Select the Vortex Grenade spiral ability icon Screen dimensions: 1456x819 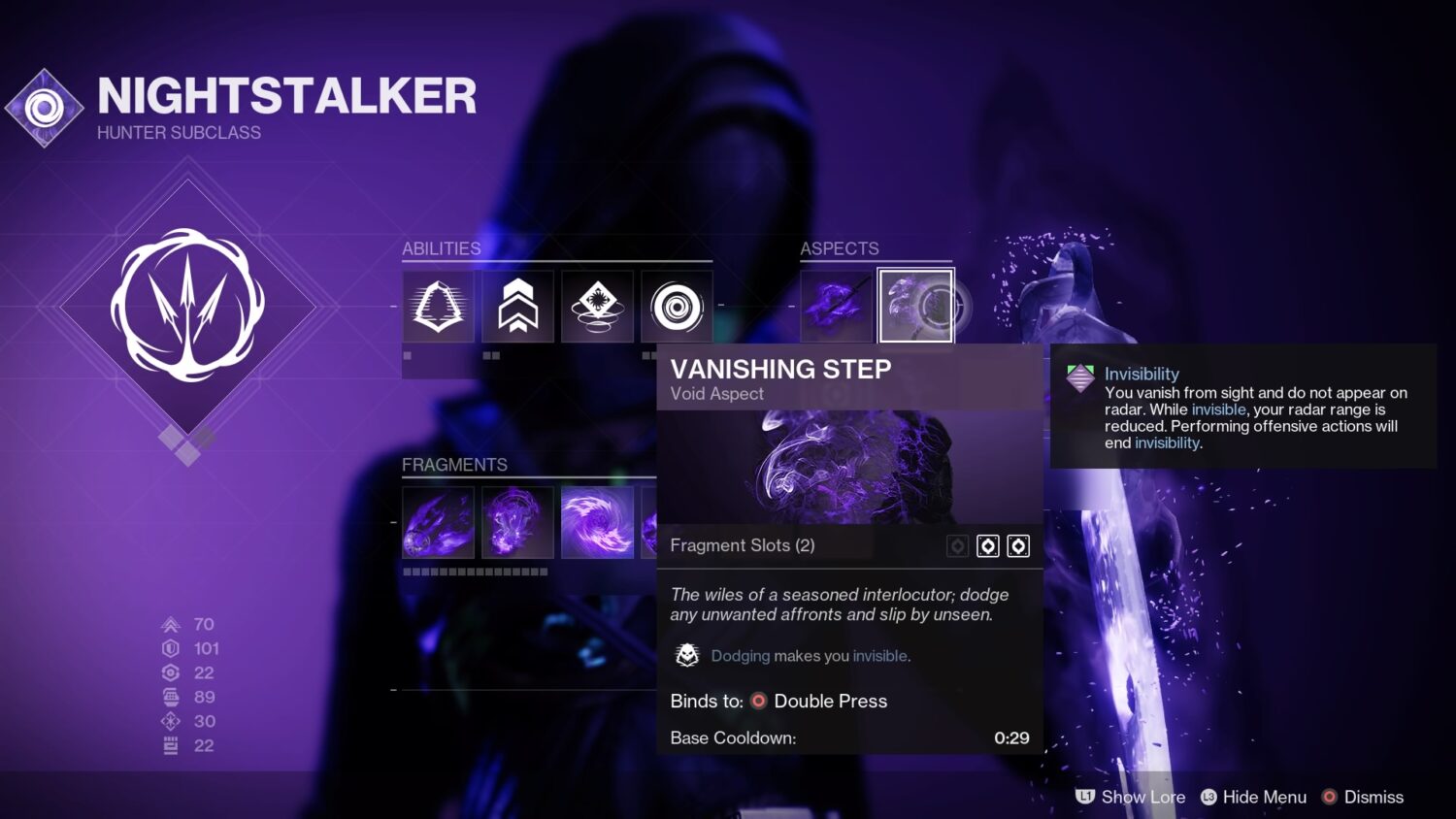click(x=676, y=307)
